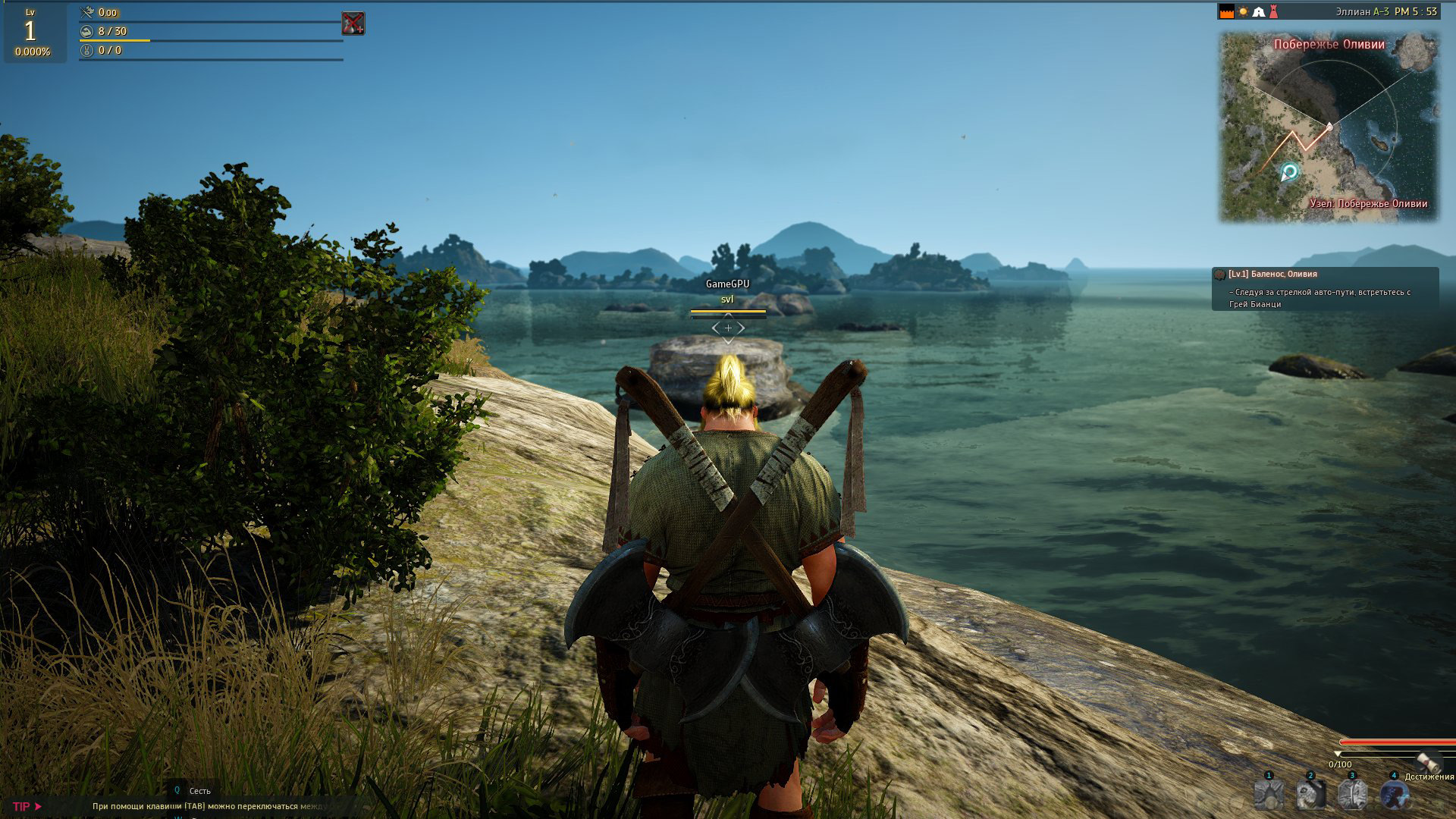The width and height of the screenshot is (1456, 819).
Task: Activate the skill in hotbar slot 1
Action: coord(1269,795)
